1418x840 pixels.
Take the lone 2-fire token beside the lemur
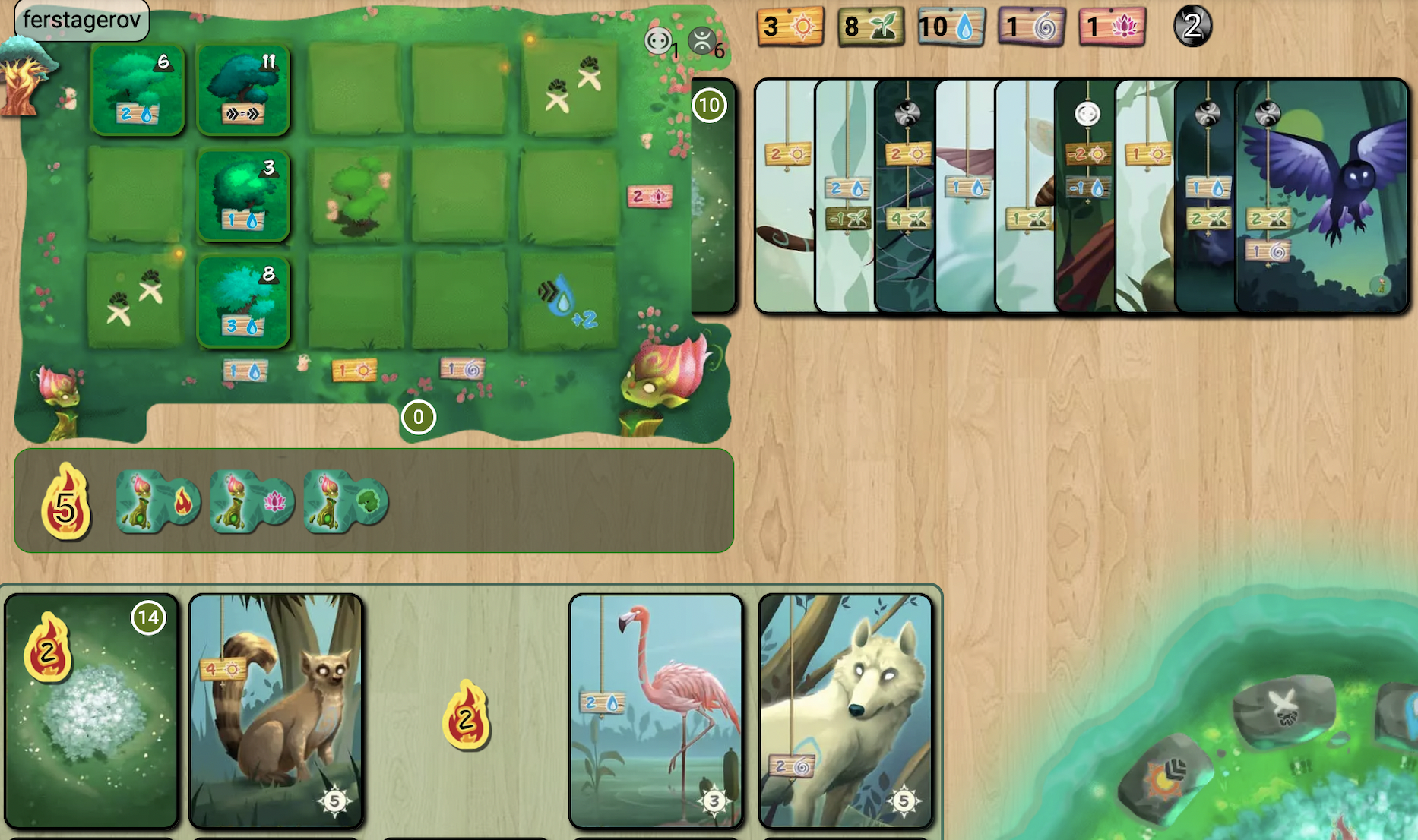(467, 715)
